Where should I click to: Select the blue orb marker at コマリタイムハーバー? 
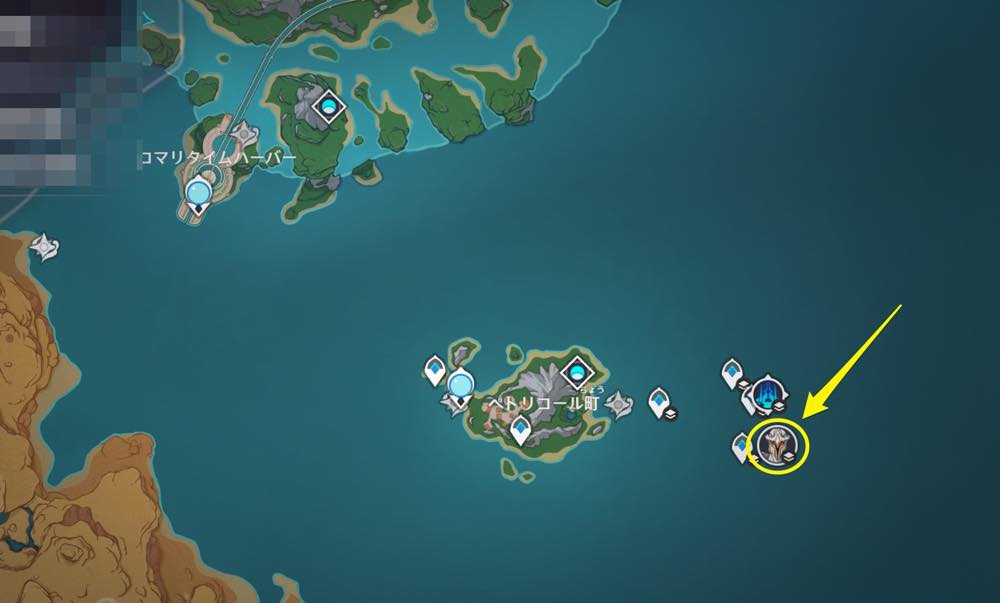click(199, 190)
